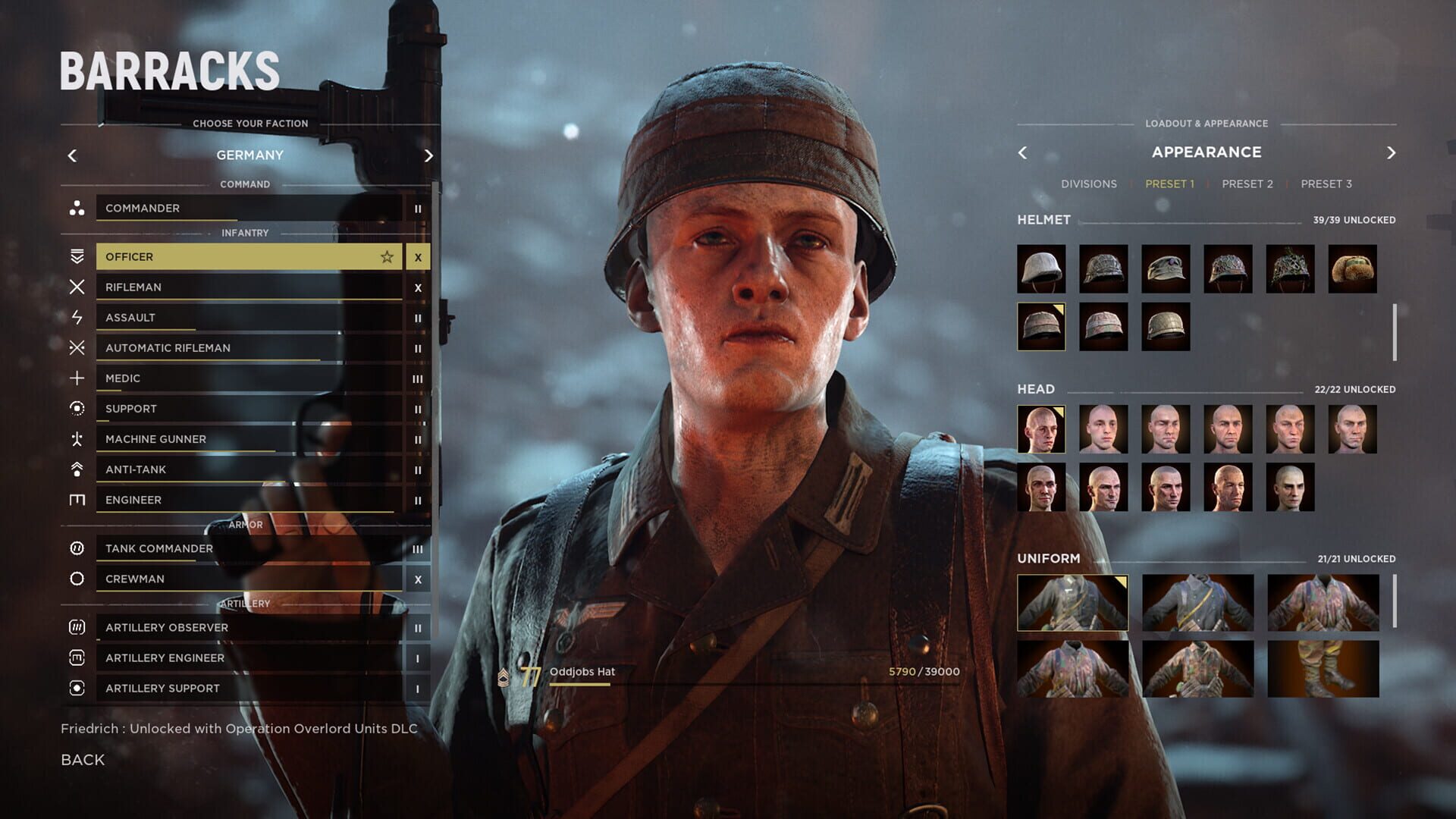Click the BACK button

tap(81, 759)
